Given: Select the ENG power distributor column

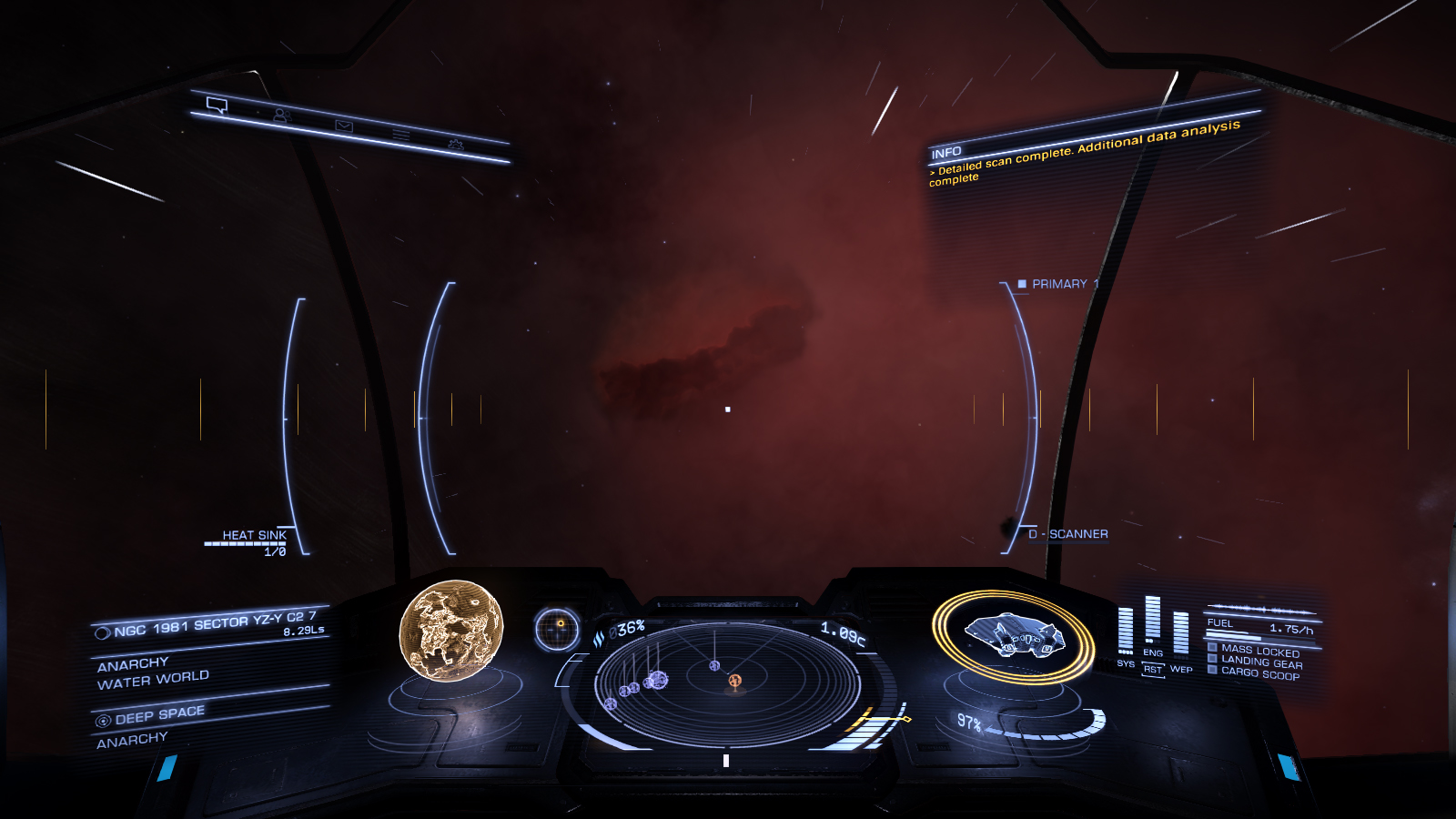Looking at the screenshot, I should [1153, 622].
